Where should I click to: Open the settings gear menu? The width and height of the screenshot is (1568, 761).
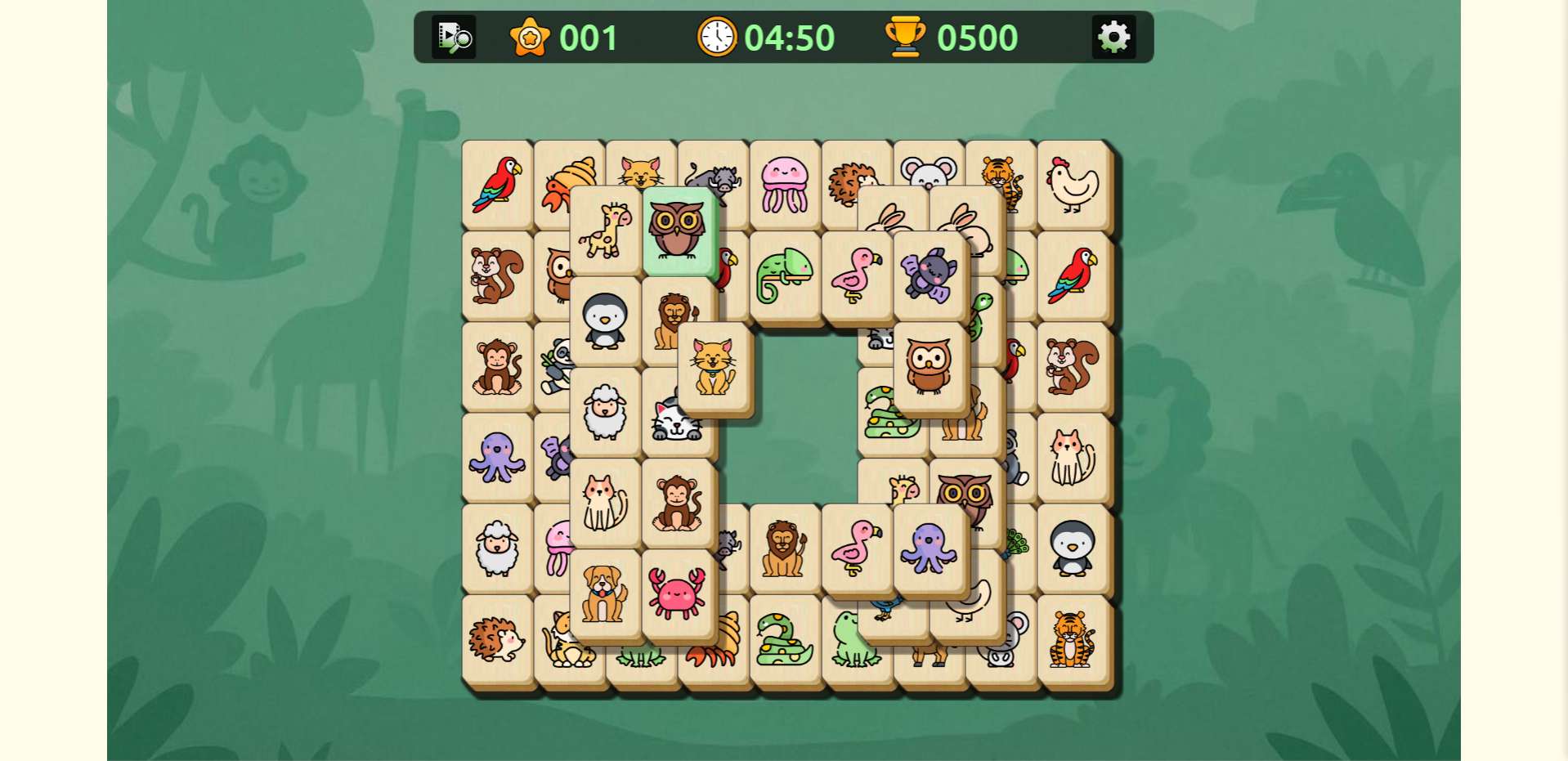[x=1113, y=37]
